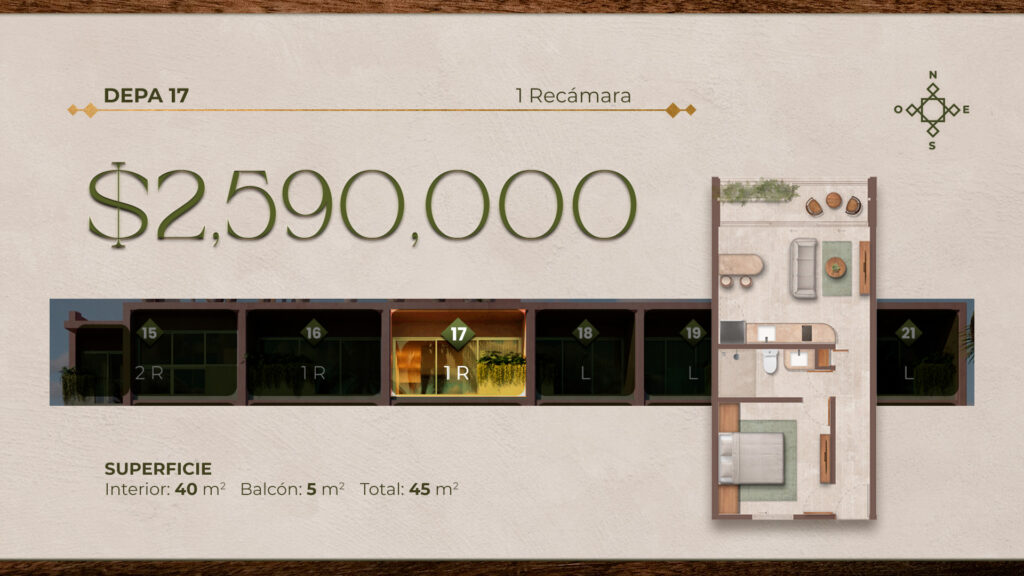Open the apartment floor plan image

pos(794,348)
